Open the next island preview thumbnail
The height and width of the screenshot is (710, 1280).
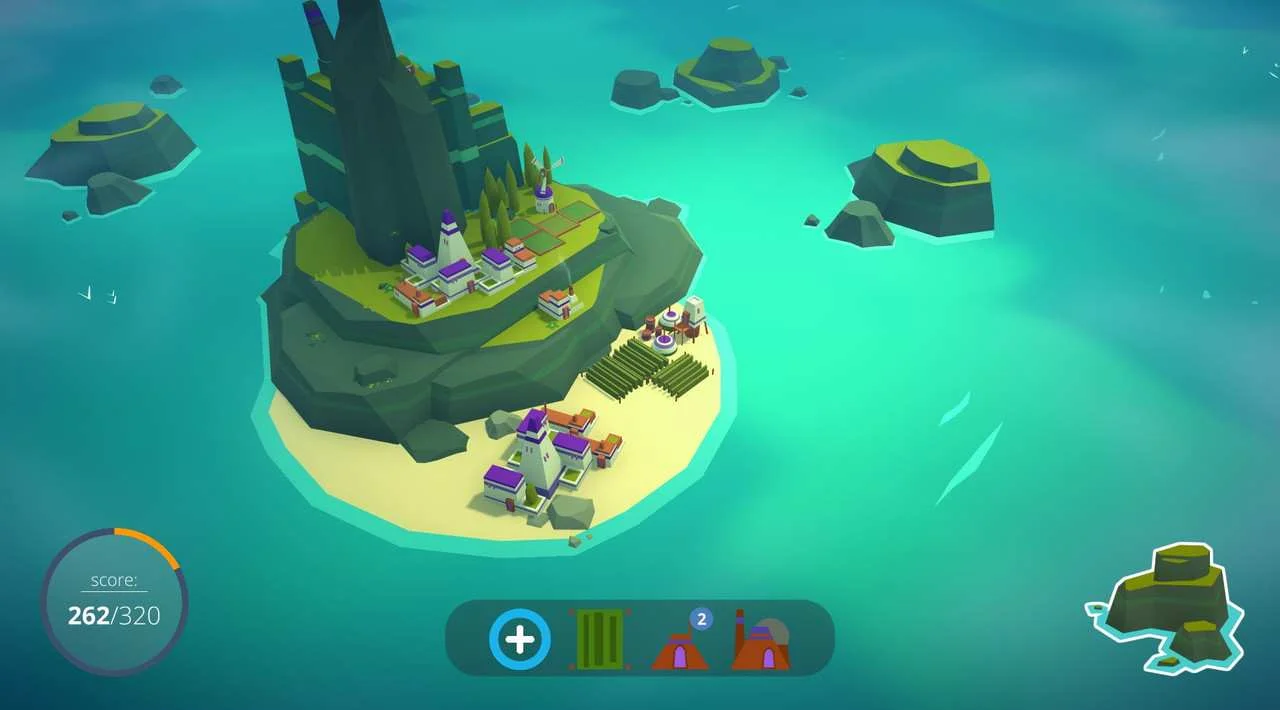tap(1168, 607)
